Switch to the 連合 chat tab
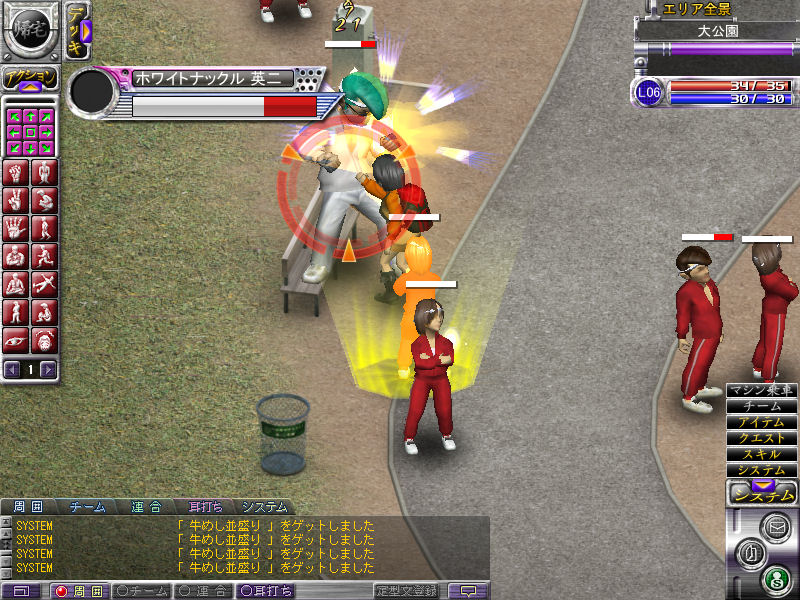Image resolution: width=800 pixels, height=600 pixels. [148, 507]
